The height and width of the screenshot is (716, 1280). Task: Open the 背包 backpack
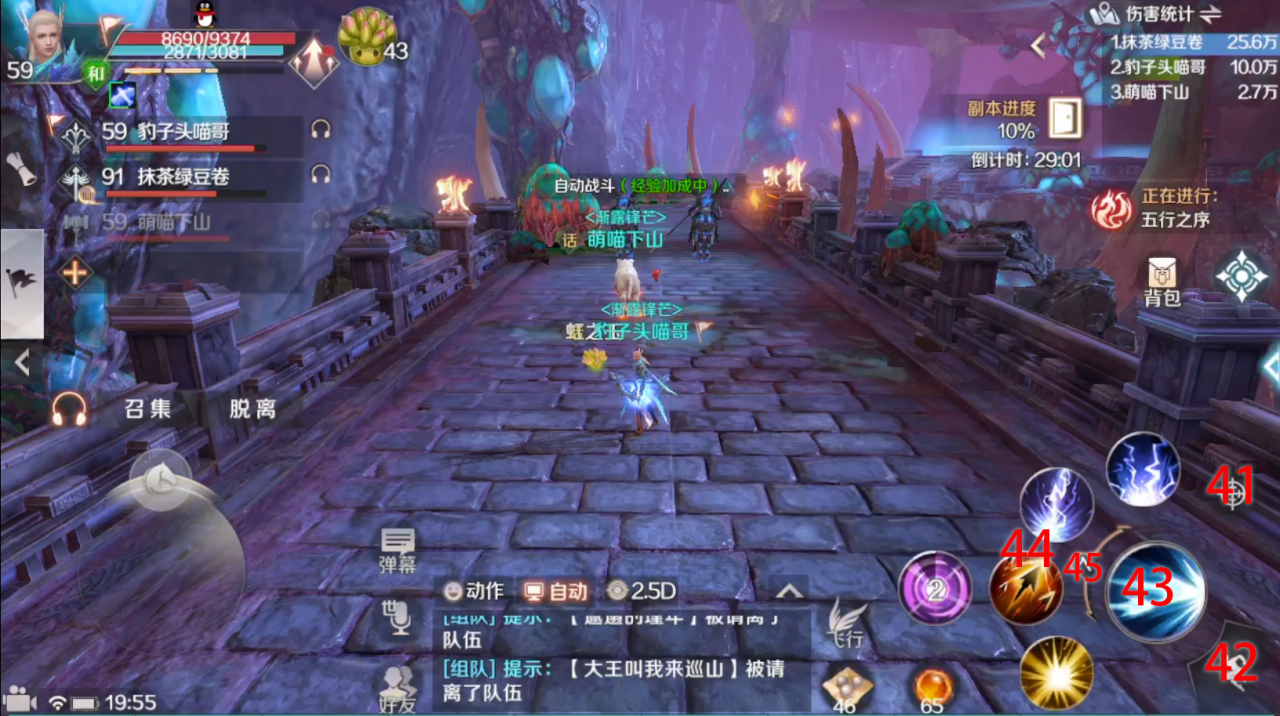1162,280
